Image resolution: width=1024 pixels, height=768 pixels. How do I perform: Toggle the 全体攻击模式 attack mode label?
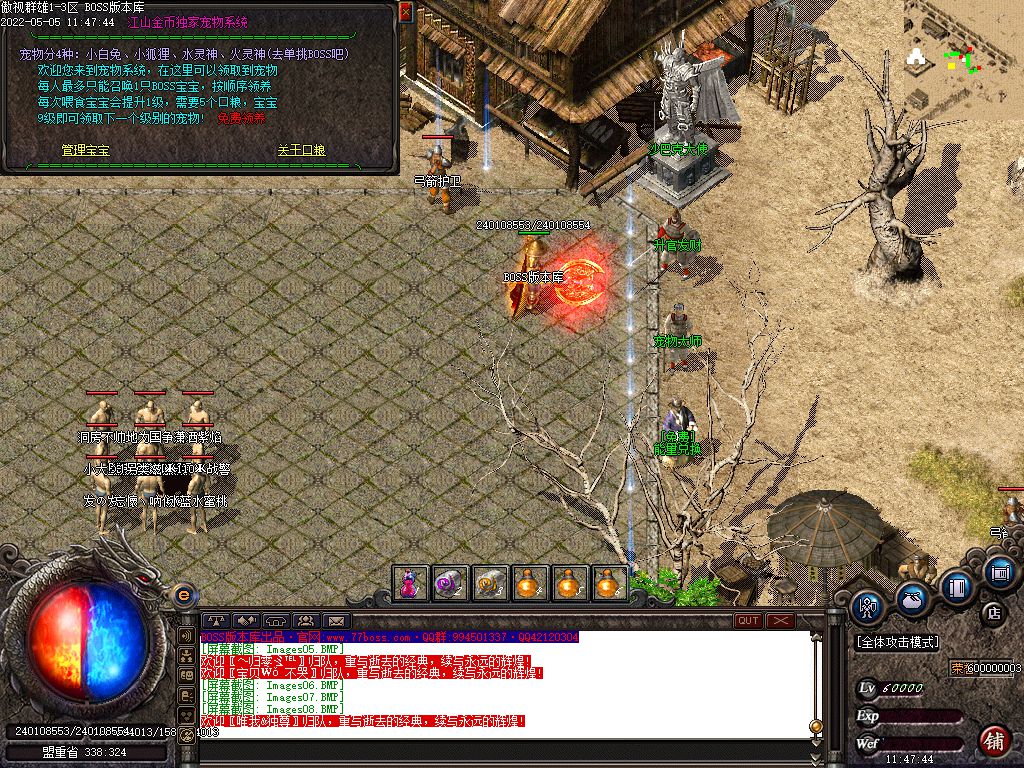pos(897,642)
